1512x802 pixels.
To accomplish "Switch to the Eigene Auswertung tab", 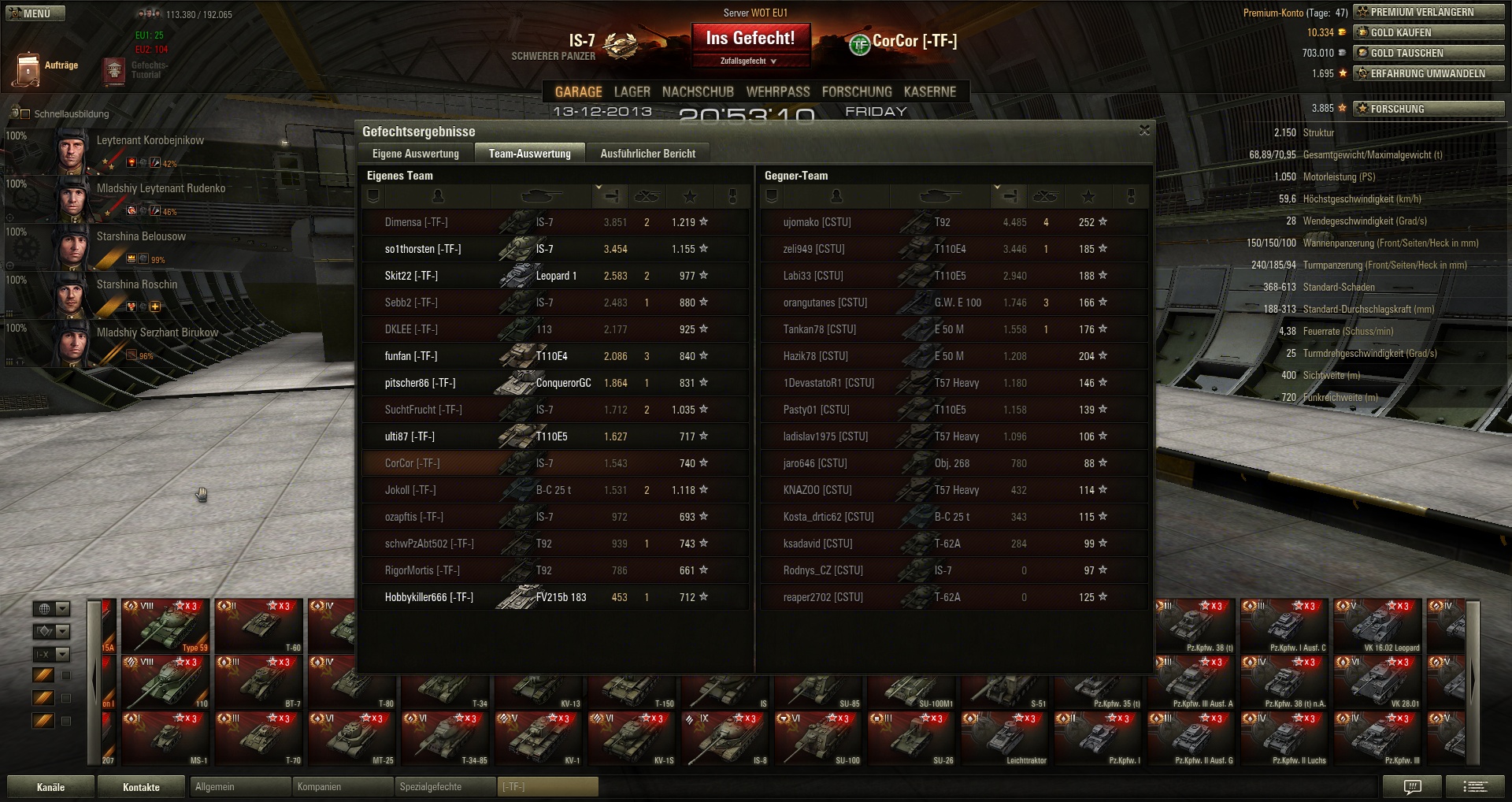I will (x=415, y=154).
